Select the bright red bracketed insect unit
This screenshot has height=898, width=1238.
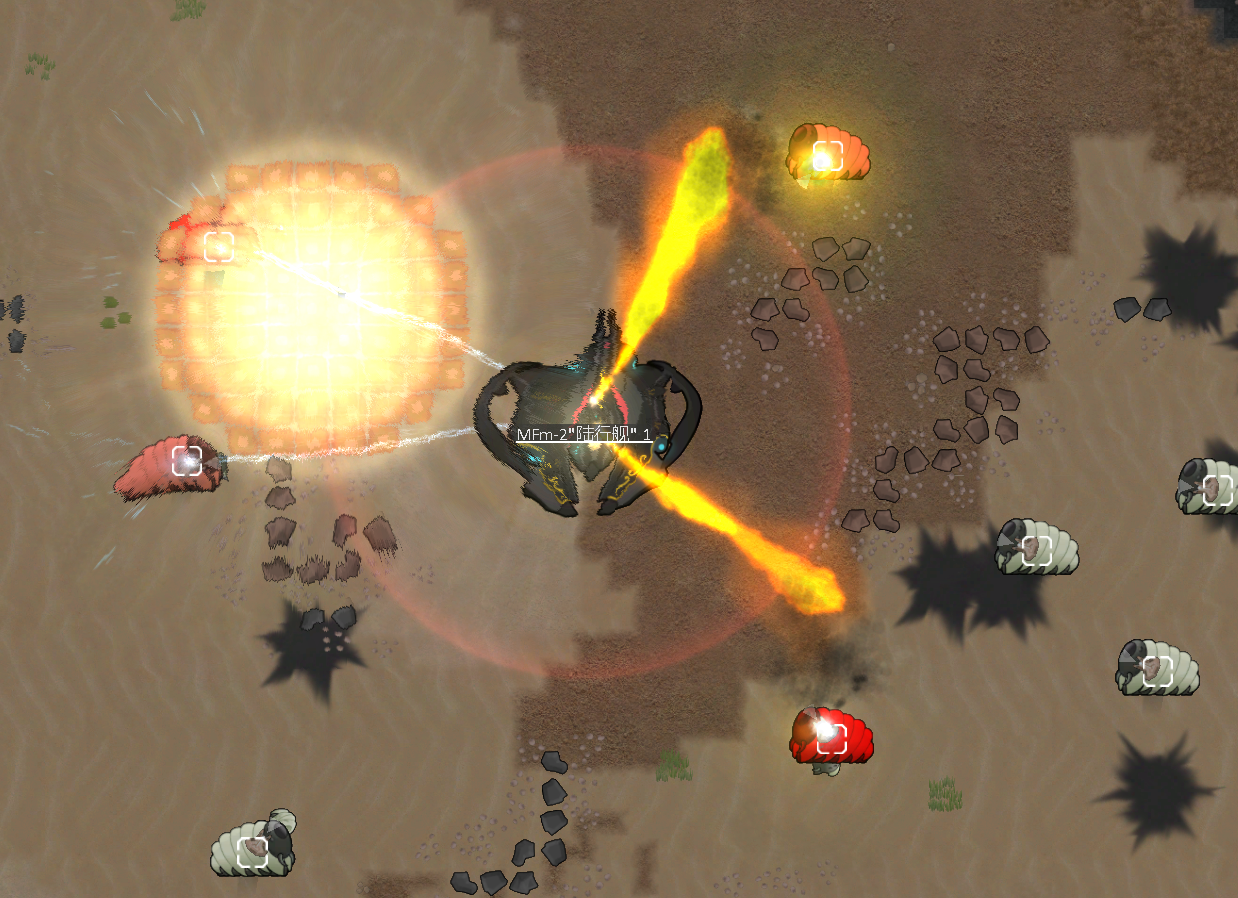(831, 738)
